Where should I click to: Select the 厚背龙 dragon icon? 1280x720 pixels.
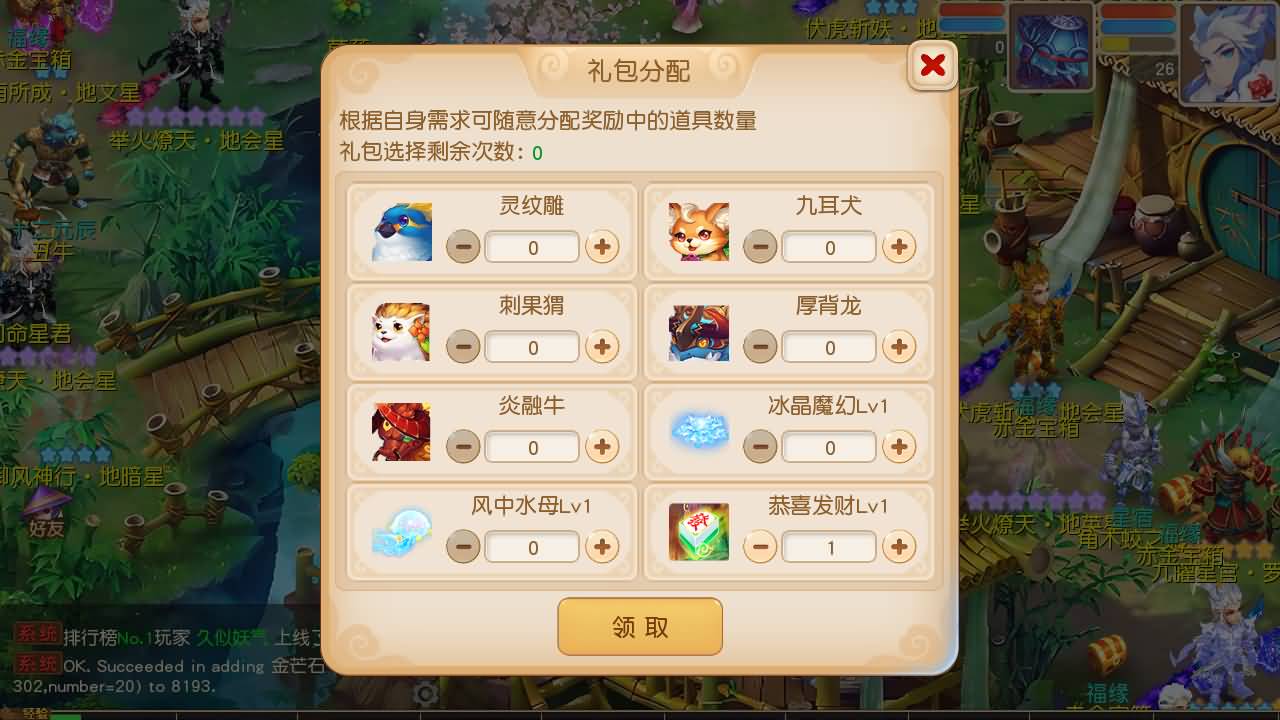(698, 332)
